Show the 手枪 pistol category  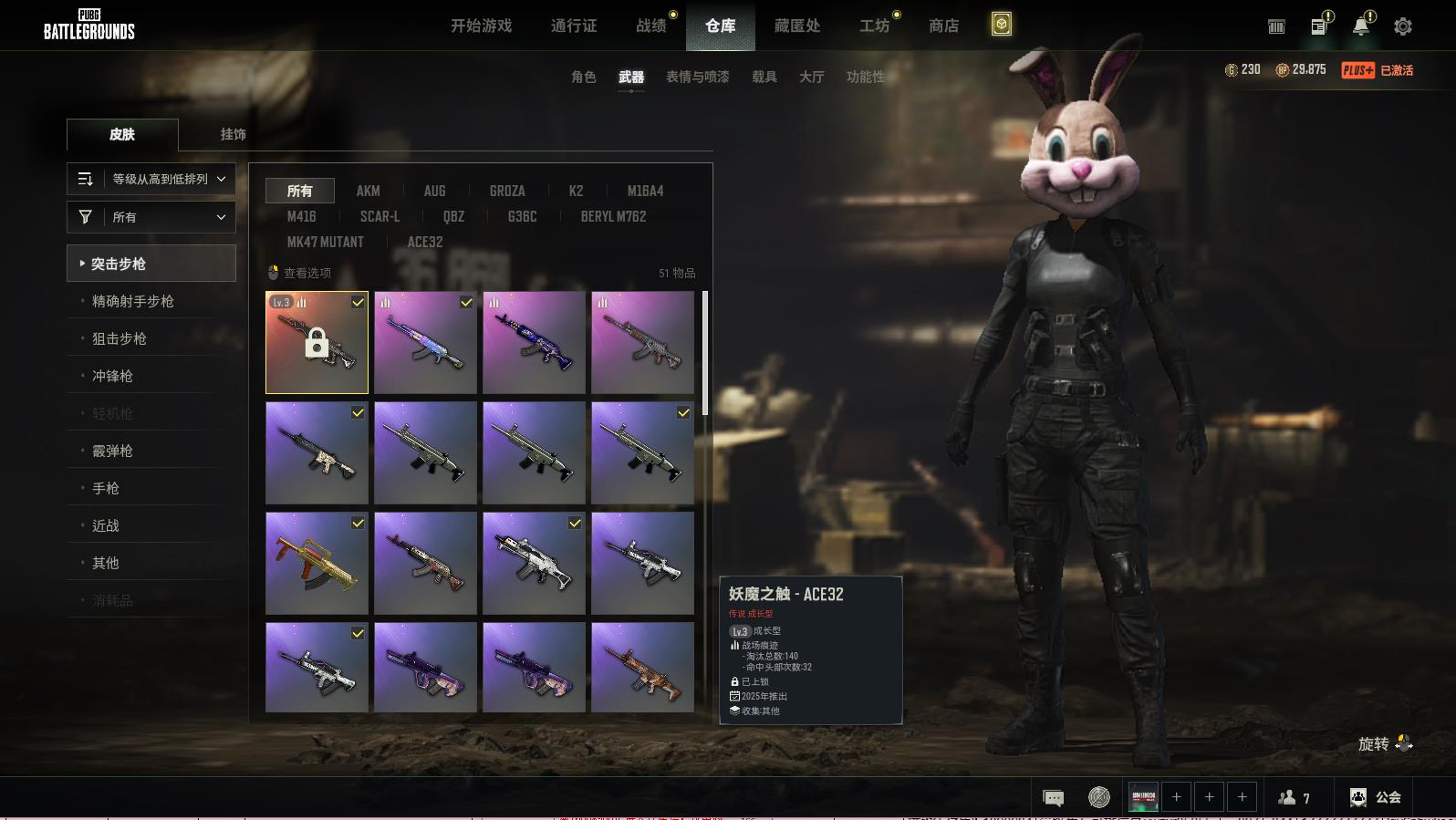106,488
